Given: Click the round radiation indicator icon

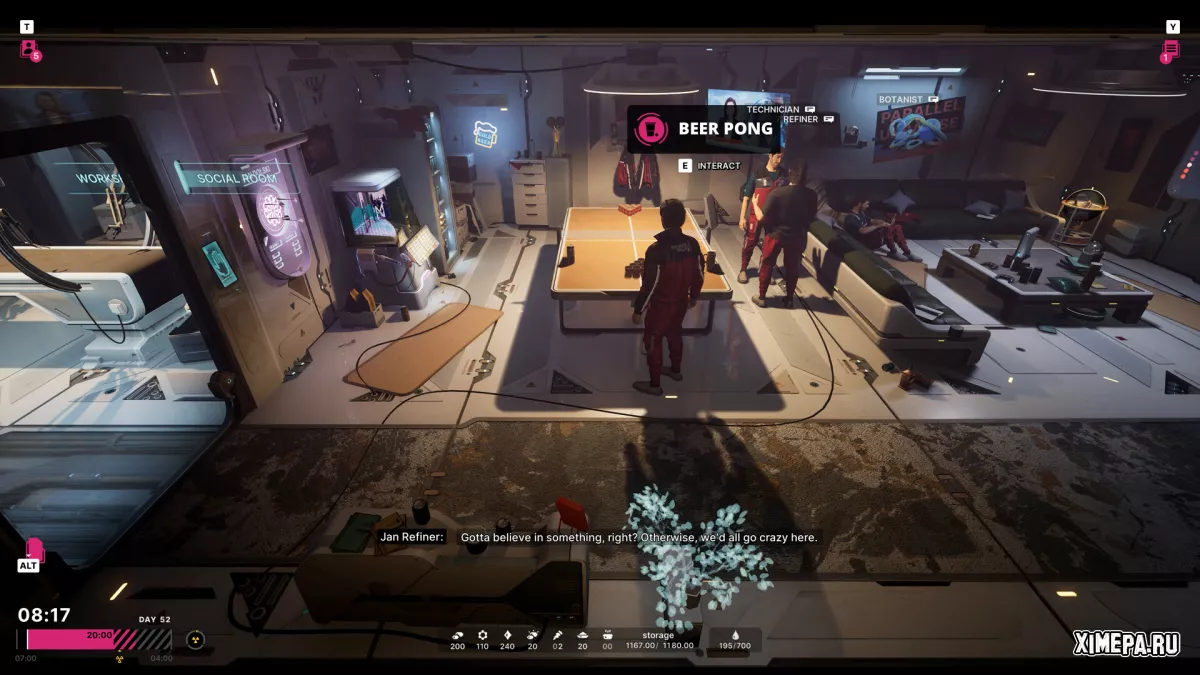Looking at the screenshot, I should click(195, 640).
